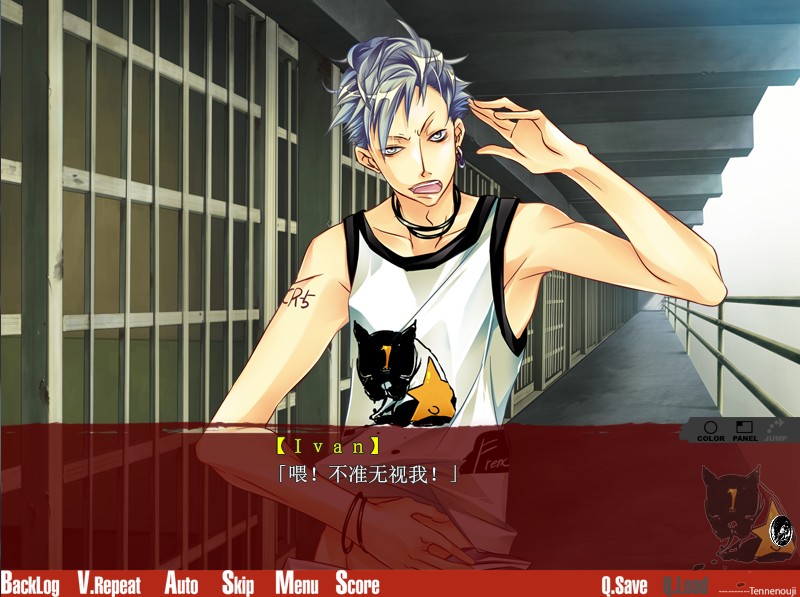Quick load with Q.Load
Viewport: 800px width, 597px height.
(x=685, y=585)
